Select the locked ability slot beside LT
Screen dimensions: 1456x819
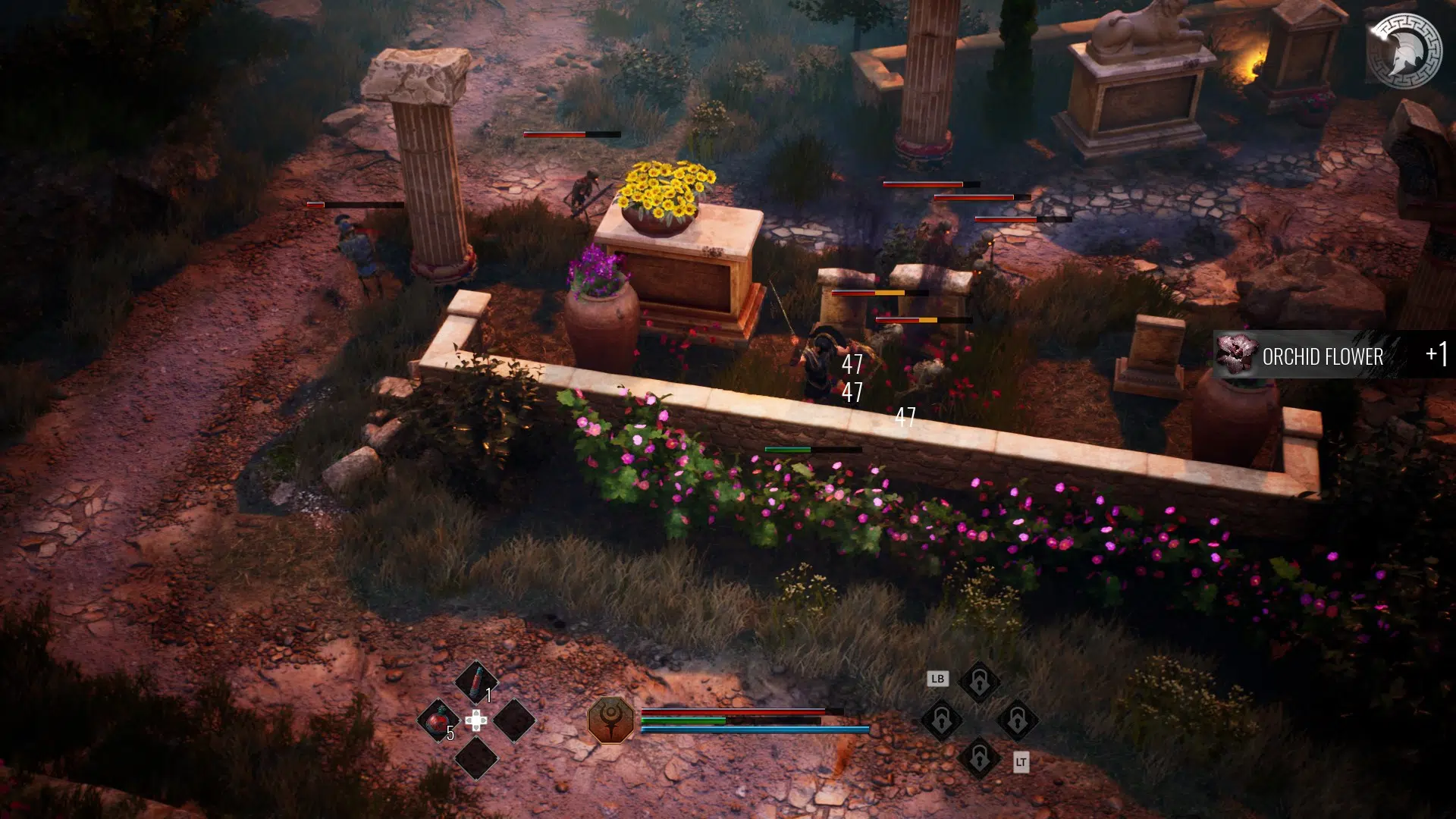pyautogui.click(x=979, y=758)
